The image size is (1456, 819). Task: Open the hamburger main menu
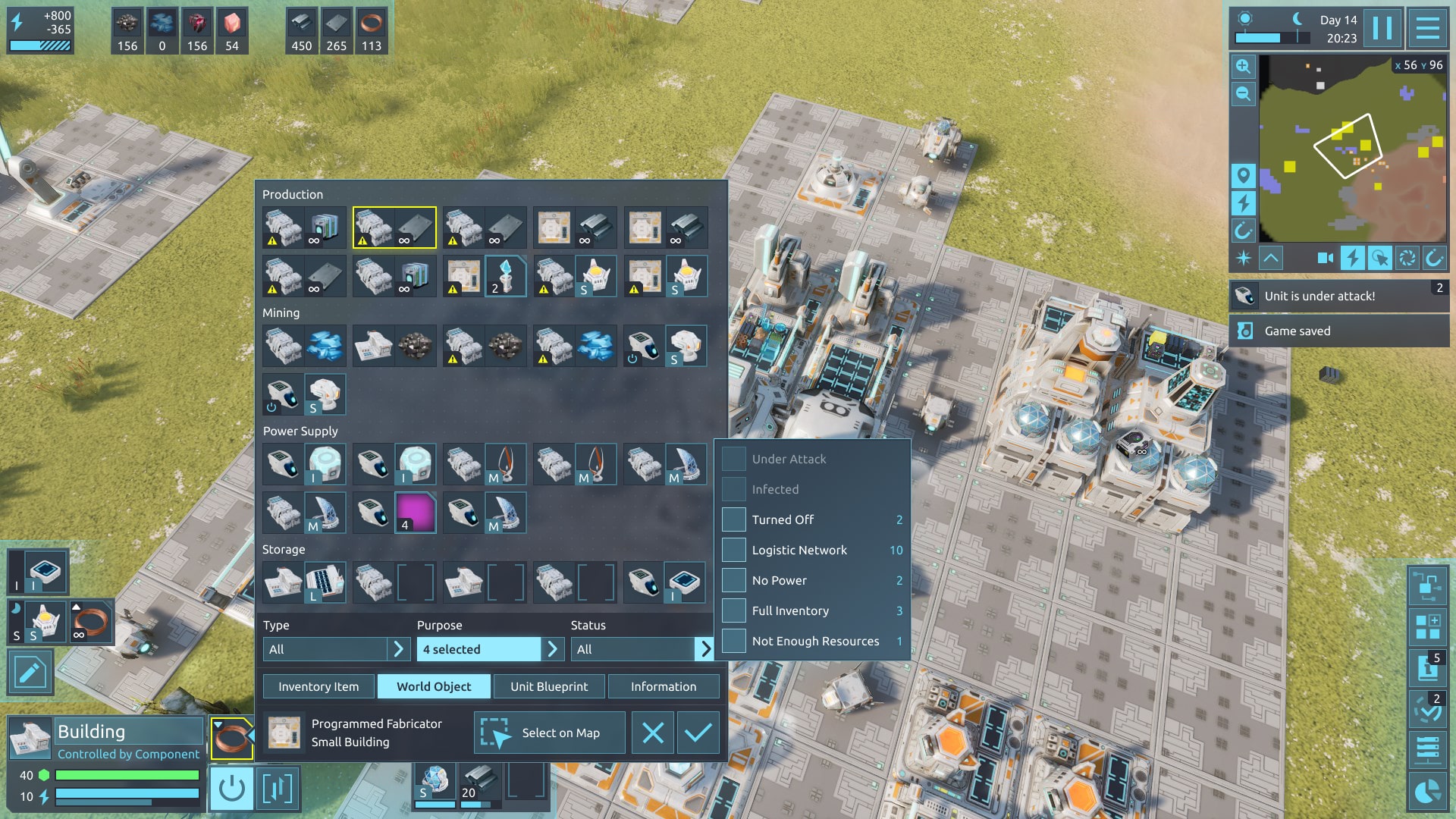tap(1428, 29)
